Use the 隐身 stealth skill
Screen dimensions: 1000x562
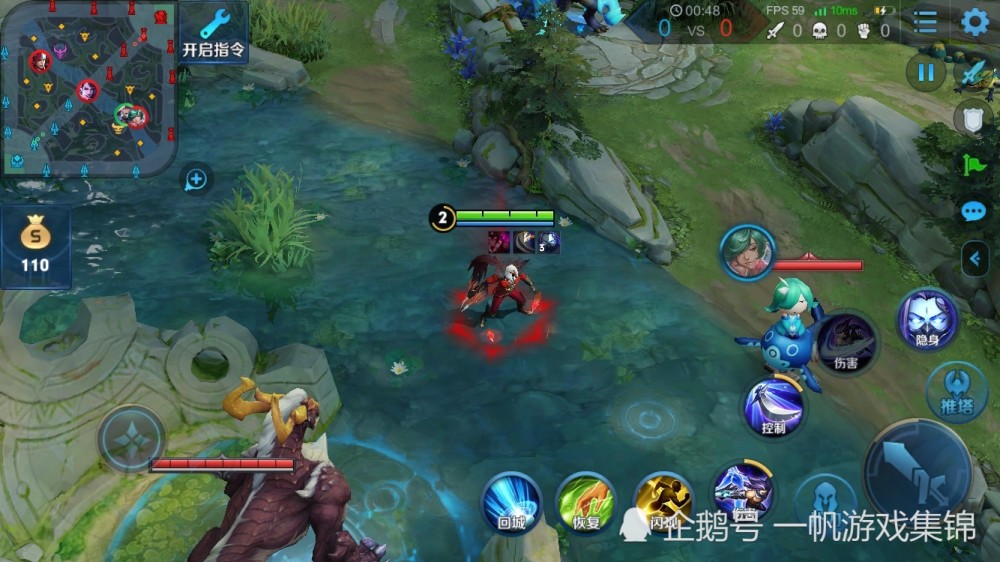[x=927, y=319]
